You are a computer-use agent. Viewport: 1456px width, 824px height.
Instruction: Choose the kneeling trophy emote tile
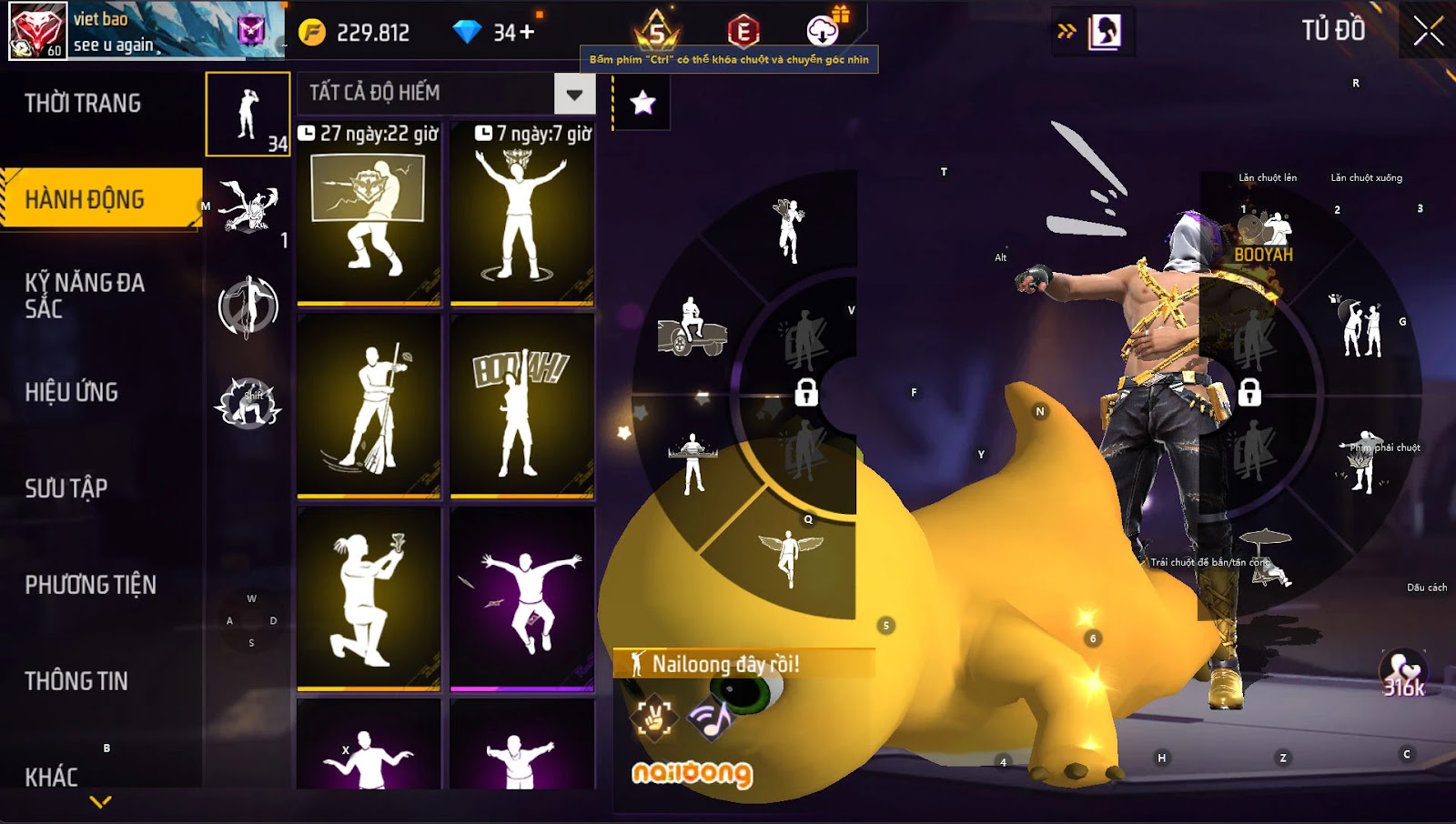(369, 598)
